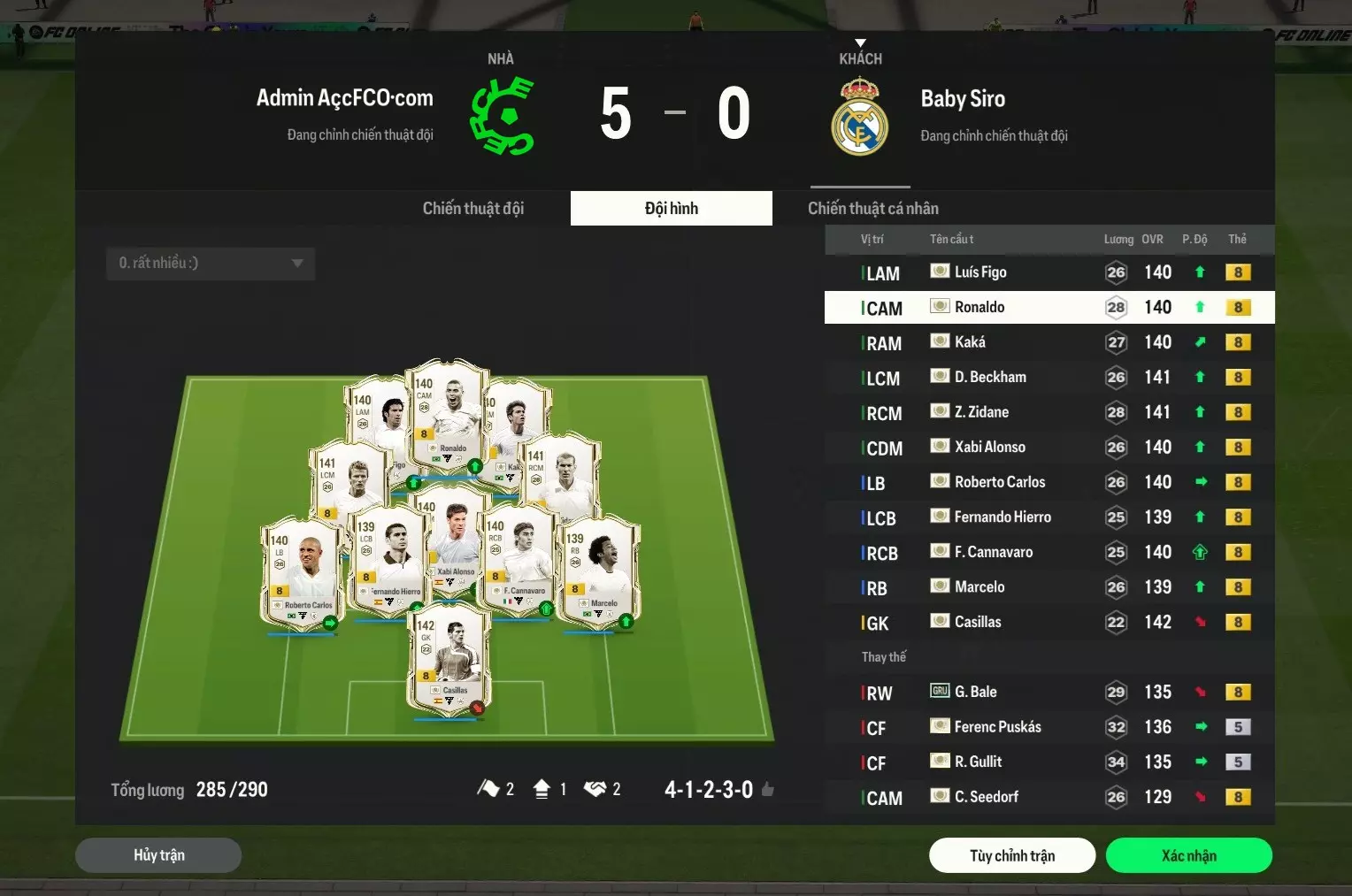Open Tùy chỉnh trận match customization

tap(1011, 855)
